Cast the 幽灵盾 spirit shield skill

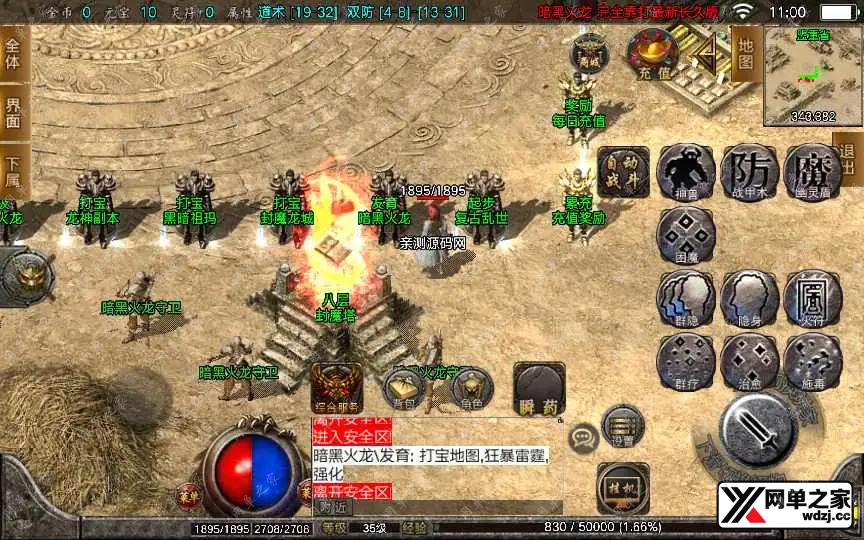(x=813, y=172)
